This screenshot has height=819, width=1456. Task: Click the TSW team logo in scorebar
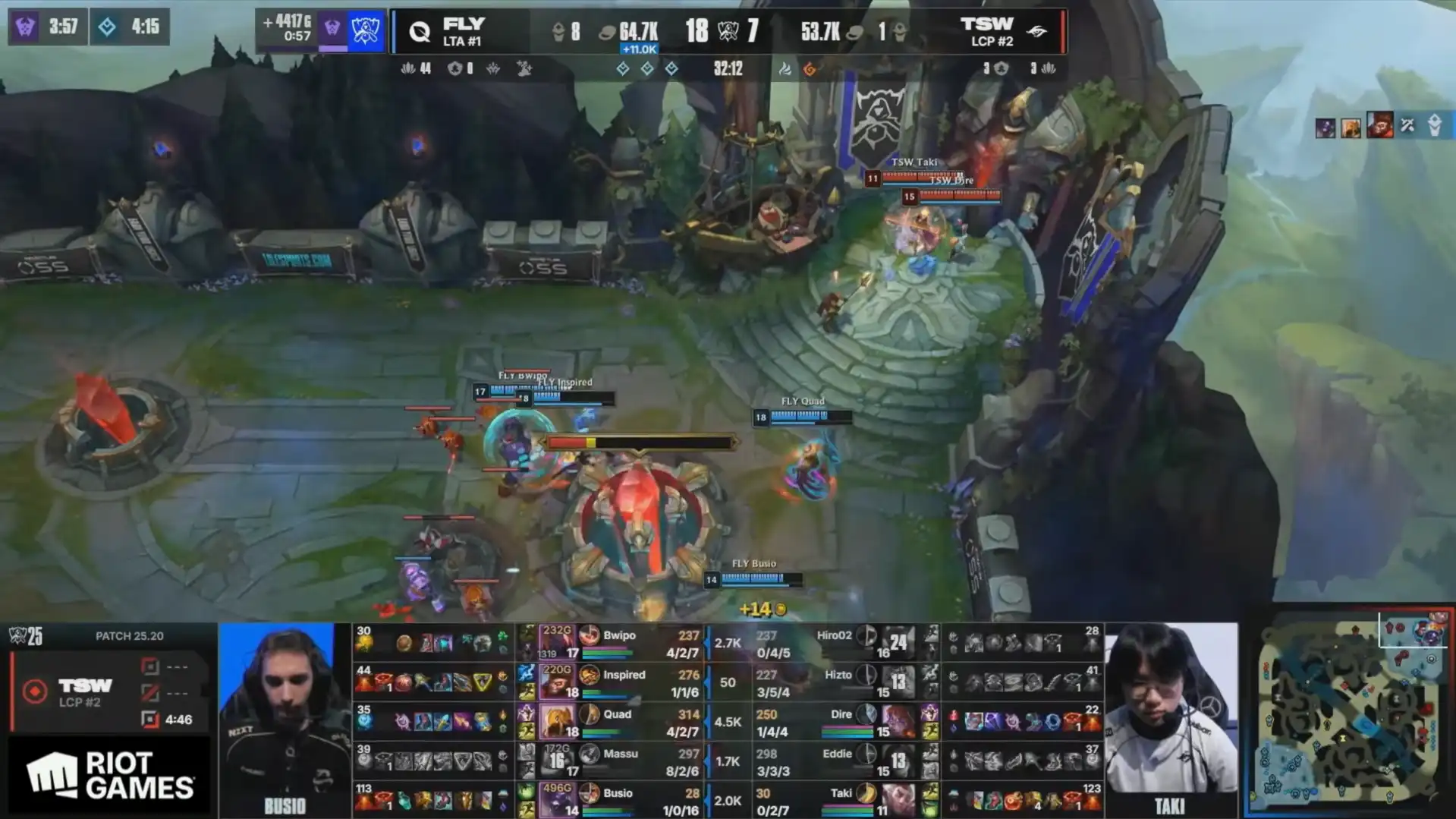pos(1036,32)
